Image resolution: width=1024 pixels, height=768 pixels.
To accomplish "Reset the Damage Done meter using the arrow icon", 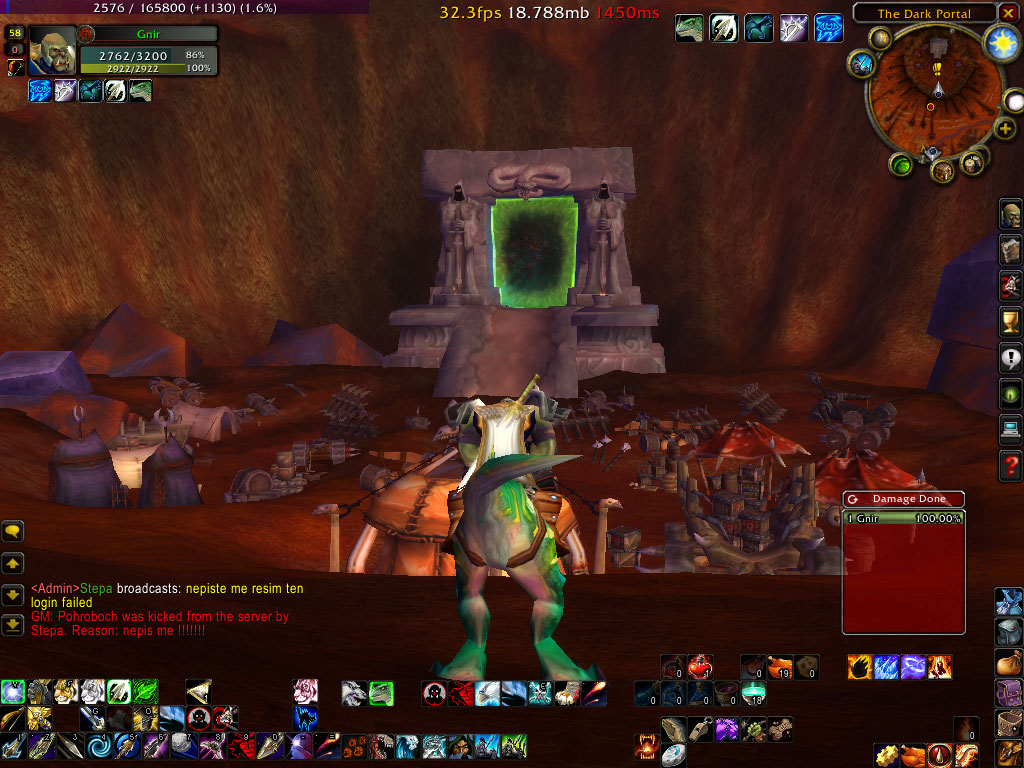I will tap(853, 498).
